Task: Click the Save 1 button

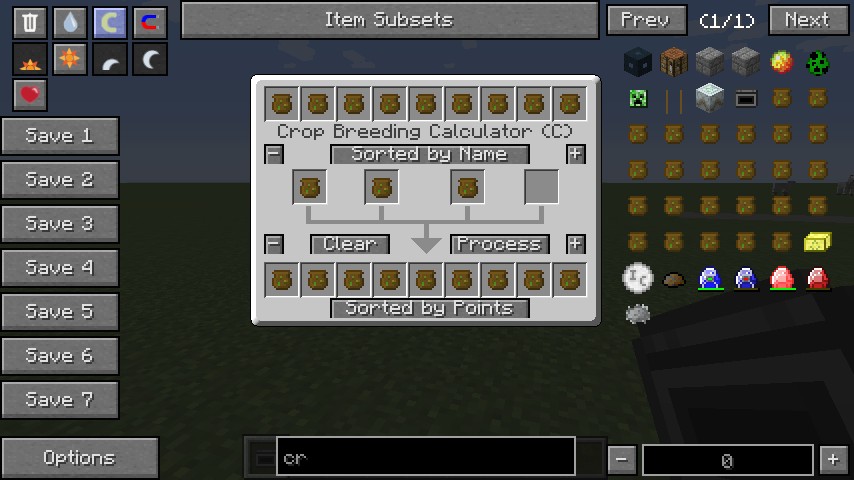Action: pyautogui.click(x=60, y=136)
